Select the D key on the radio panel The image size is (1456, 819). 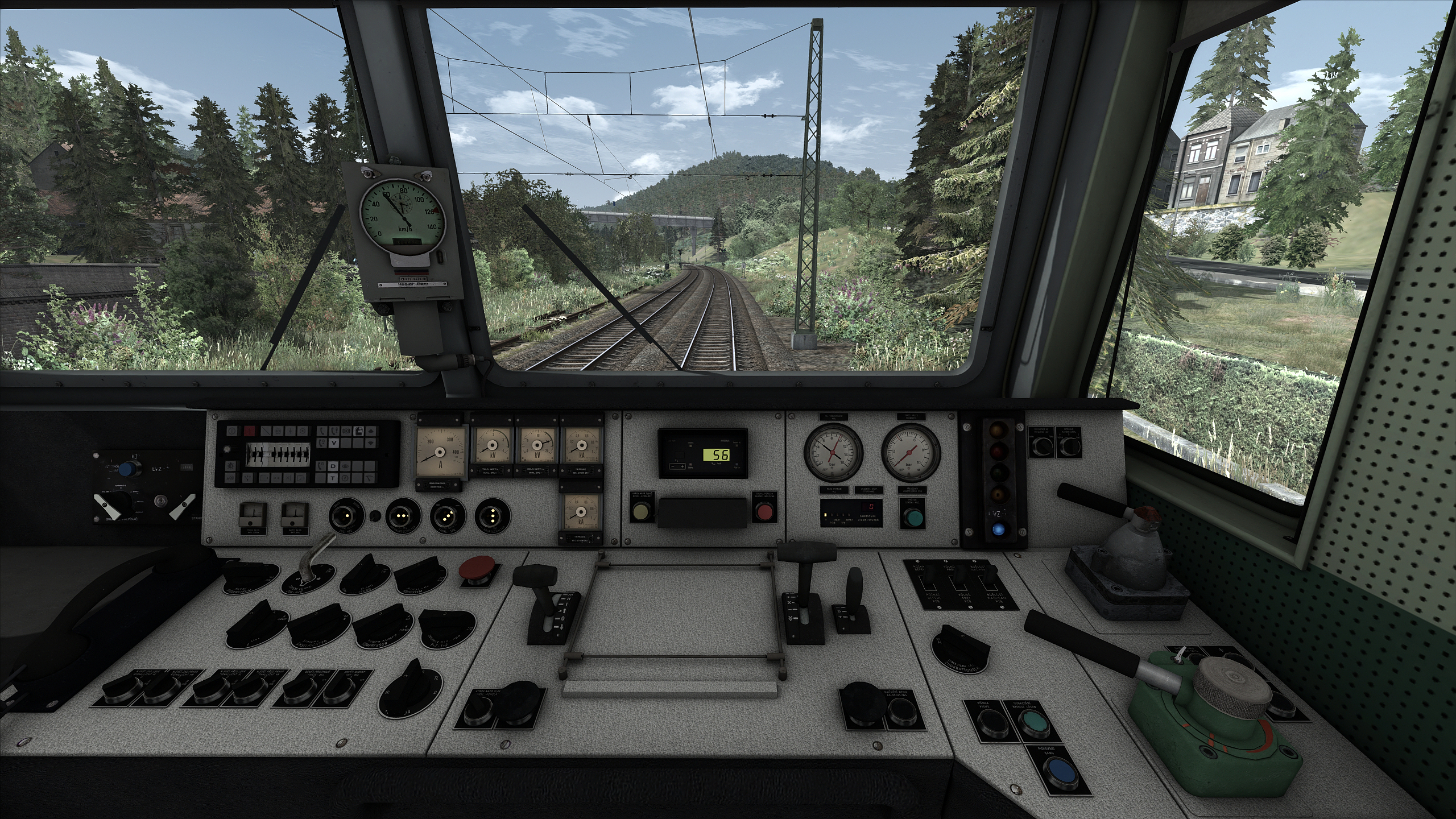334,466
